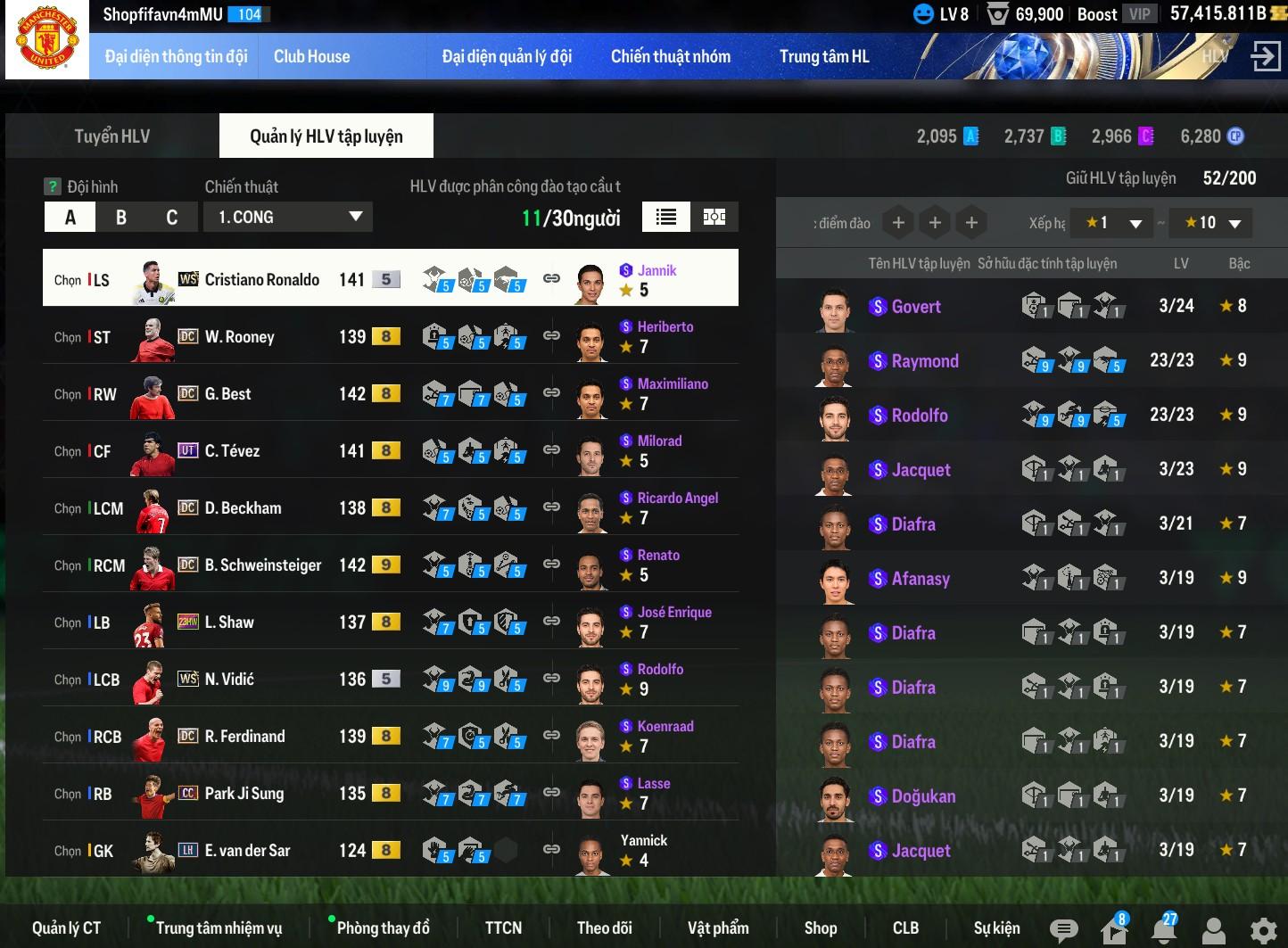Open the settings gear icon
Image resolution: width=1288 pixels, height=948 pixels.
coord(1262,930)
